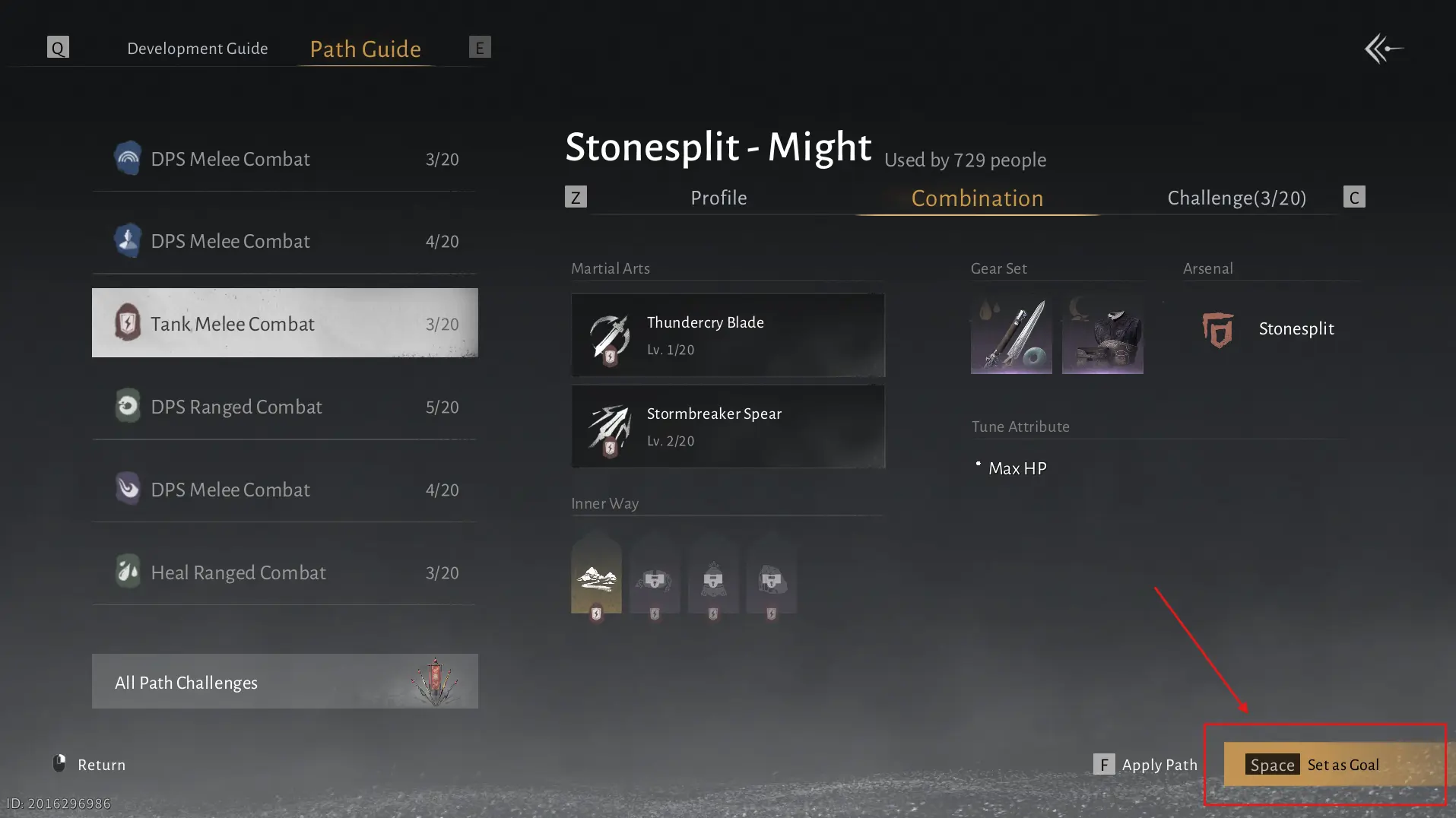Inspect the armor gear set thumbnail
The width and height of the screenshot is (1456, 818).
click(x=1102, y=335)
